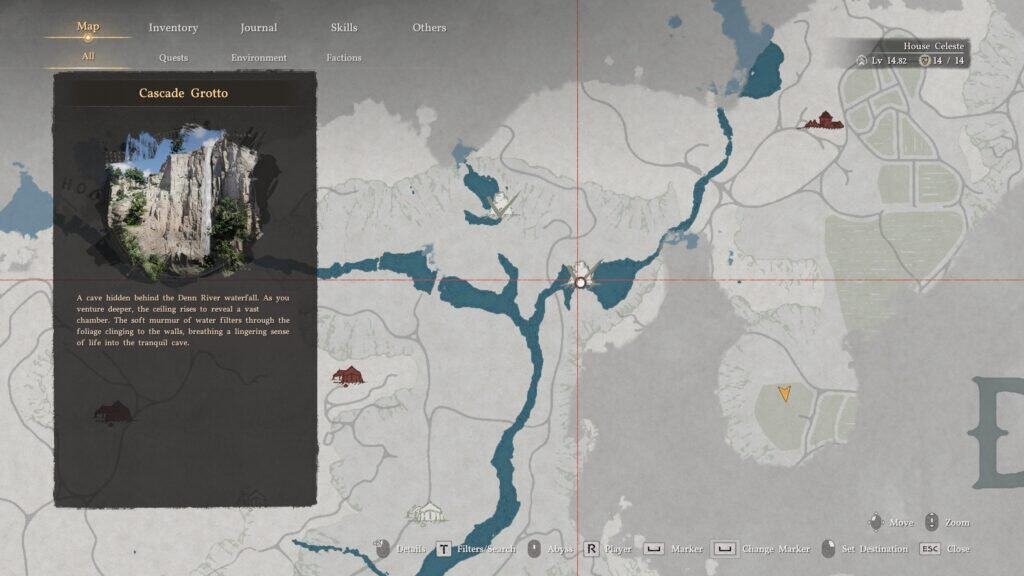1024x576 pixels.
Task: Filter the map by Quests
Action: pos(173,58)
